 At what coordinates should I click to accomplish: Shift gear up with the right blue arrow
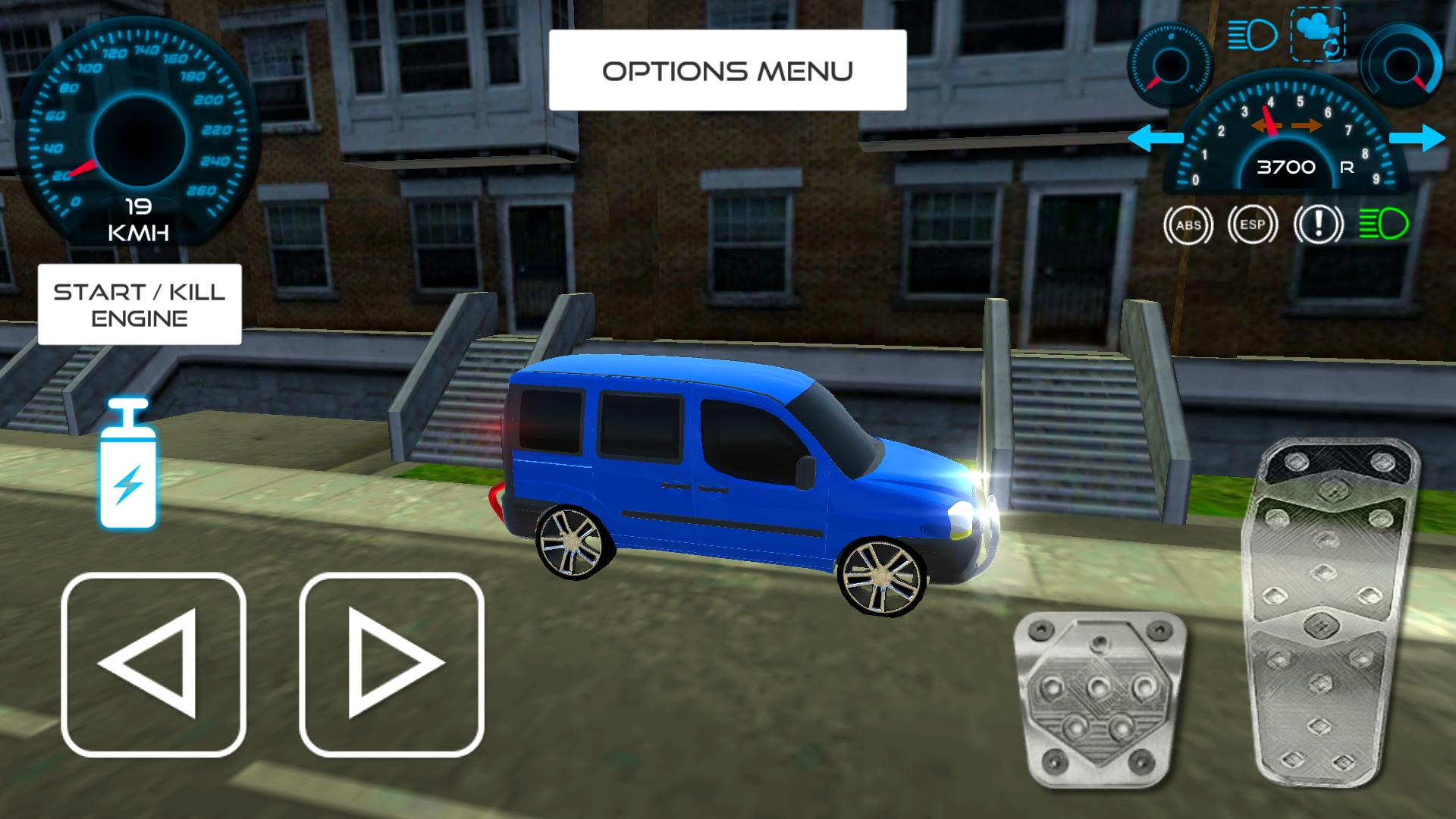pos(1418,139)
